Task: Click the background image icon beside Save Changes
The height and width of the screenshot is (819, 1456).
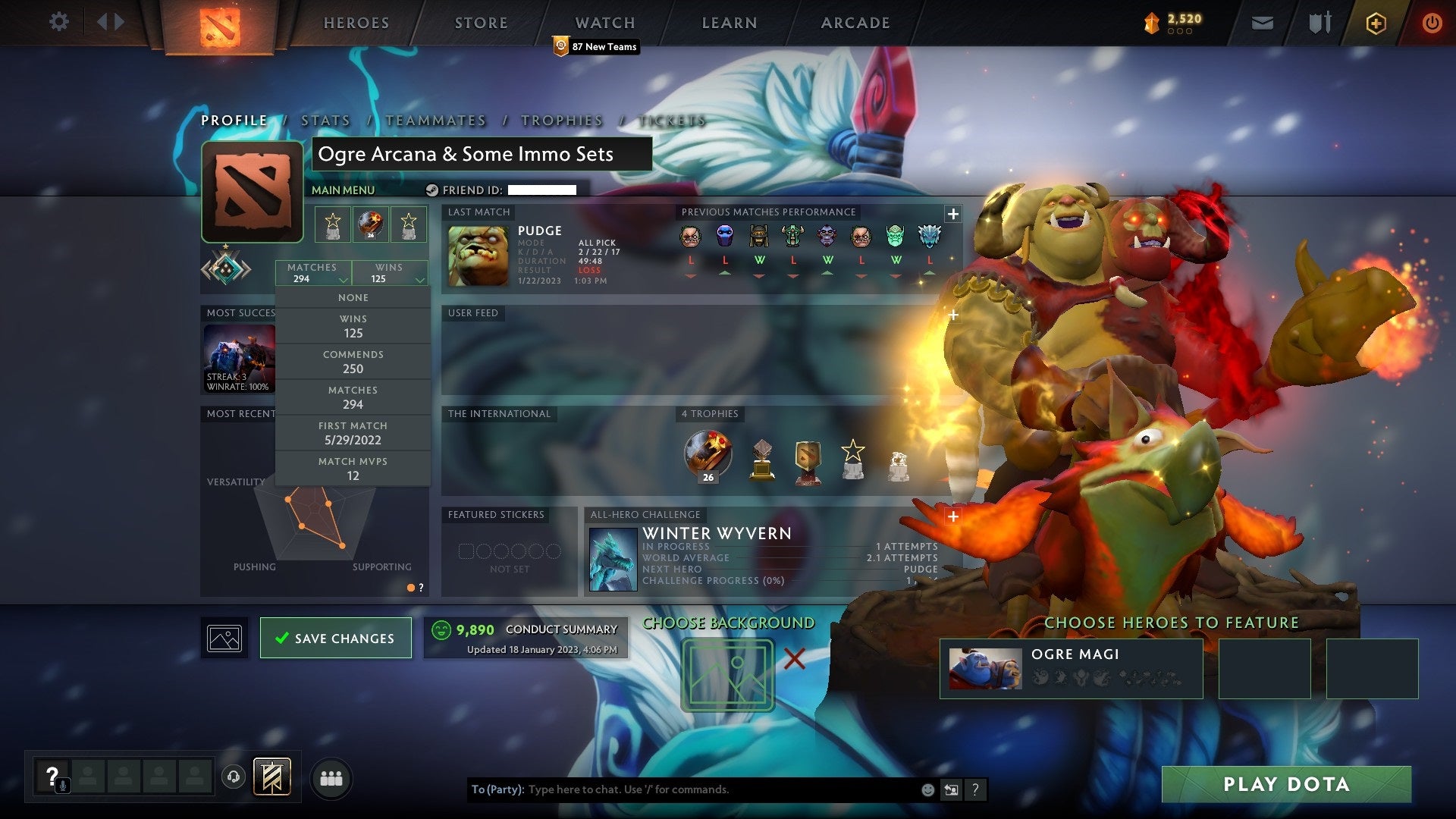Action: click(x=224, y=637)
